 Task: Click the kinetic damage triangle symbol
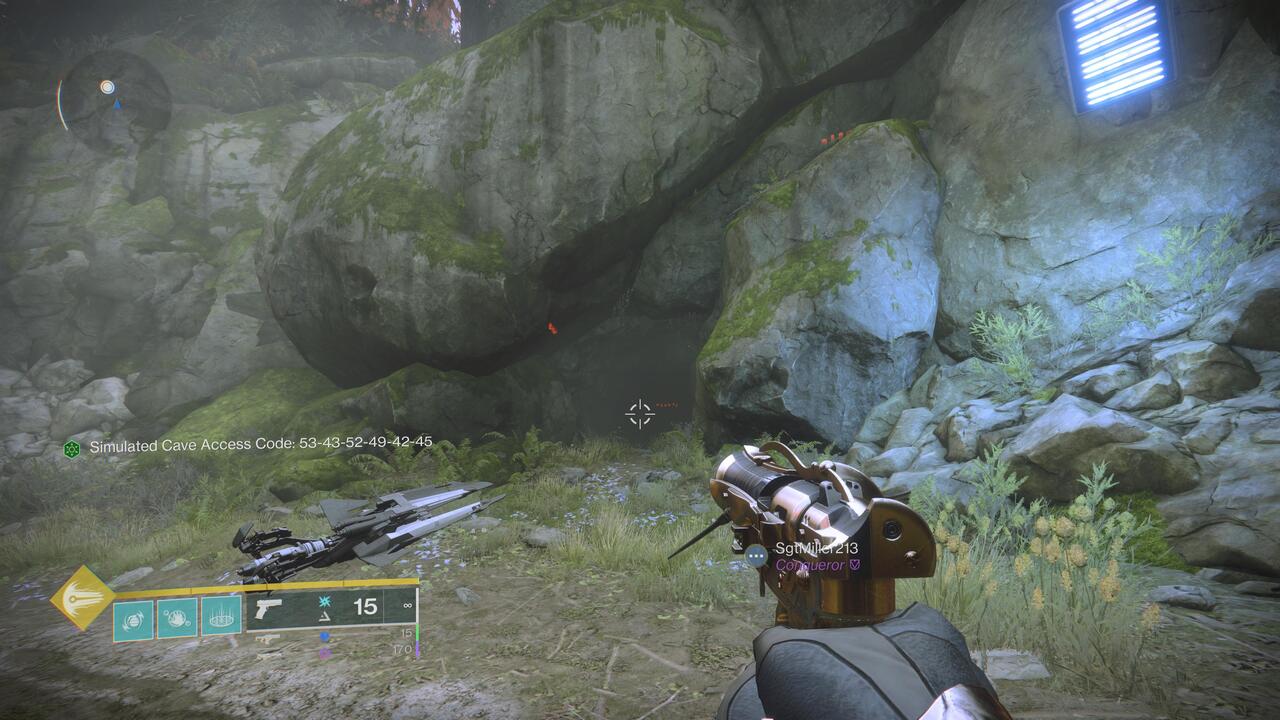(325, 618)
